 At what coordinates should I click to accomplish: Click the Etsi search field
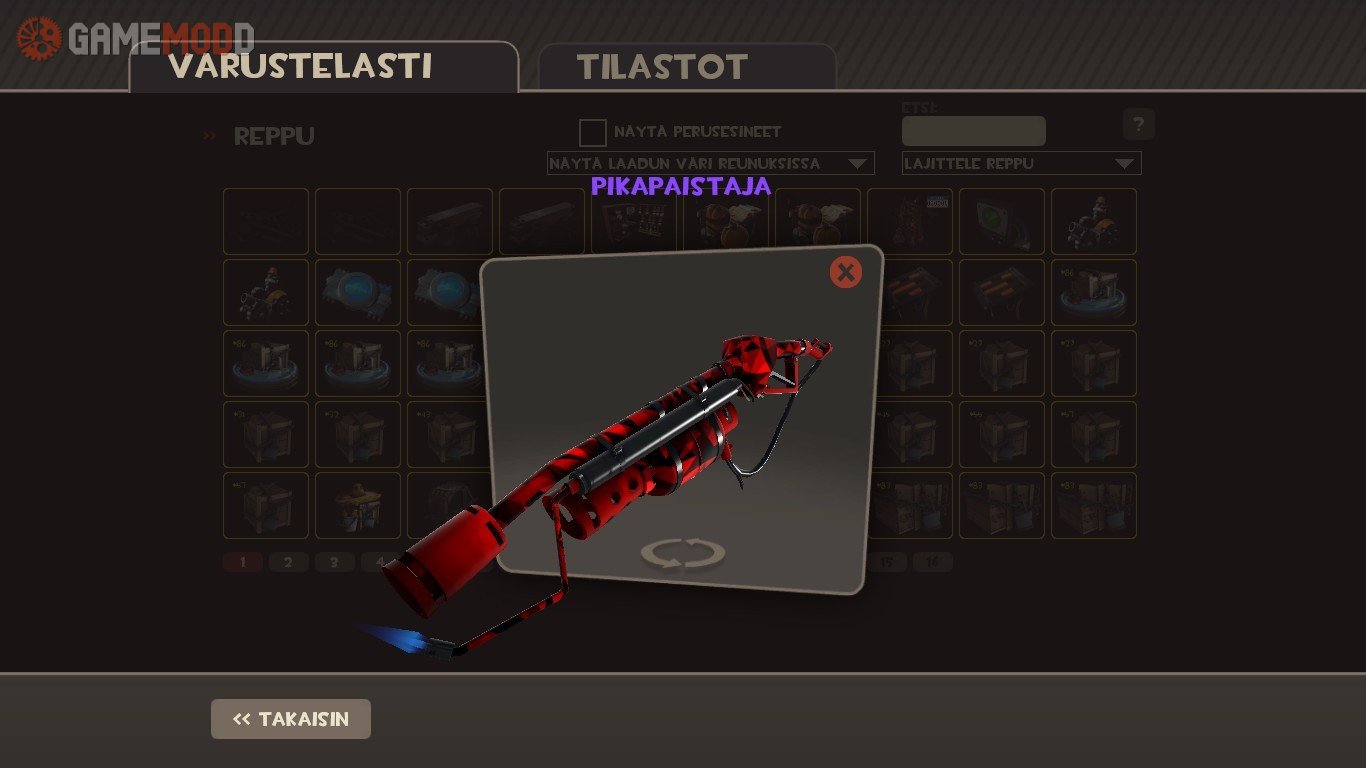[973, 131]
